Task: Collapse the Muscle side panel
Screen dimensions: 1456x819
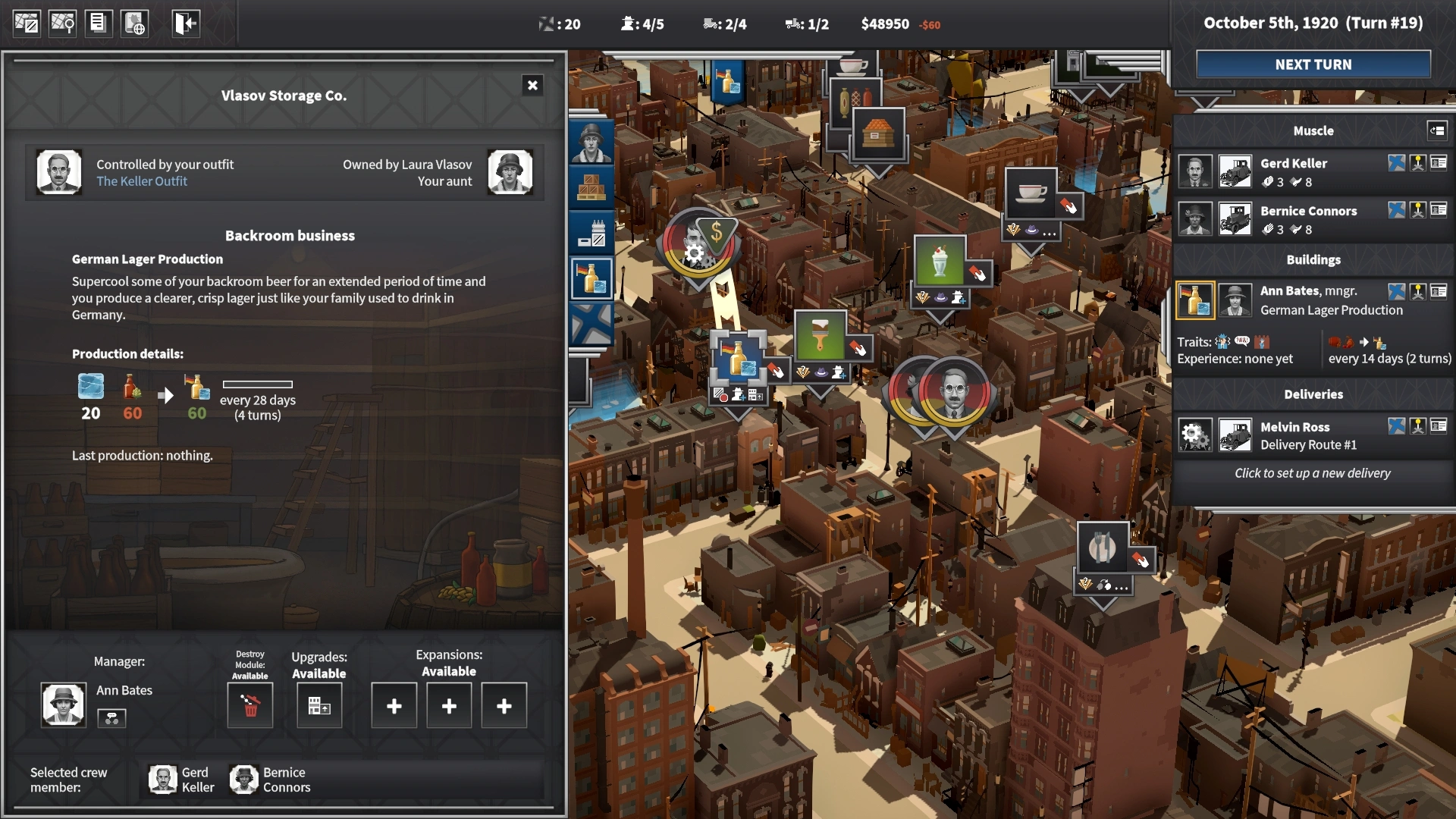Action: [1437, 130]
